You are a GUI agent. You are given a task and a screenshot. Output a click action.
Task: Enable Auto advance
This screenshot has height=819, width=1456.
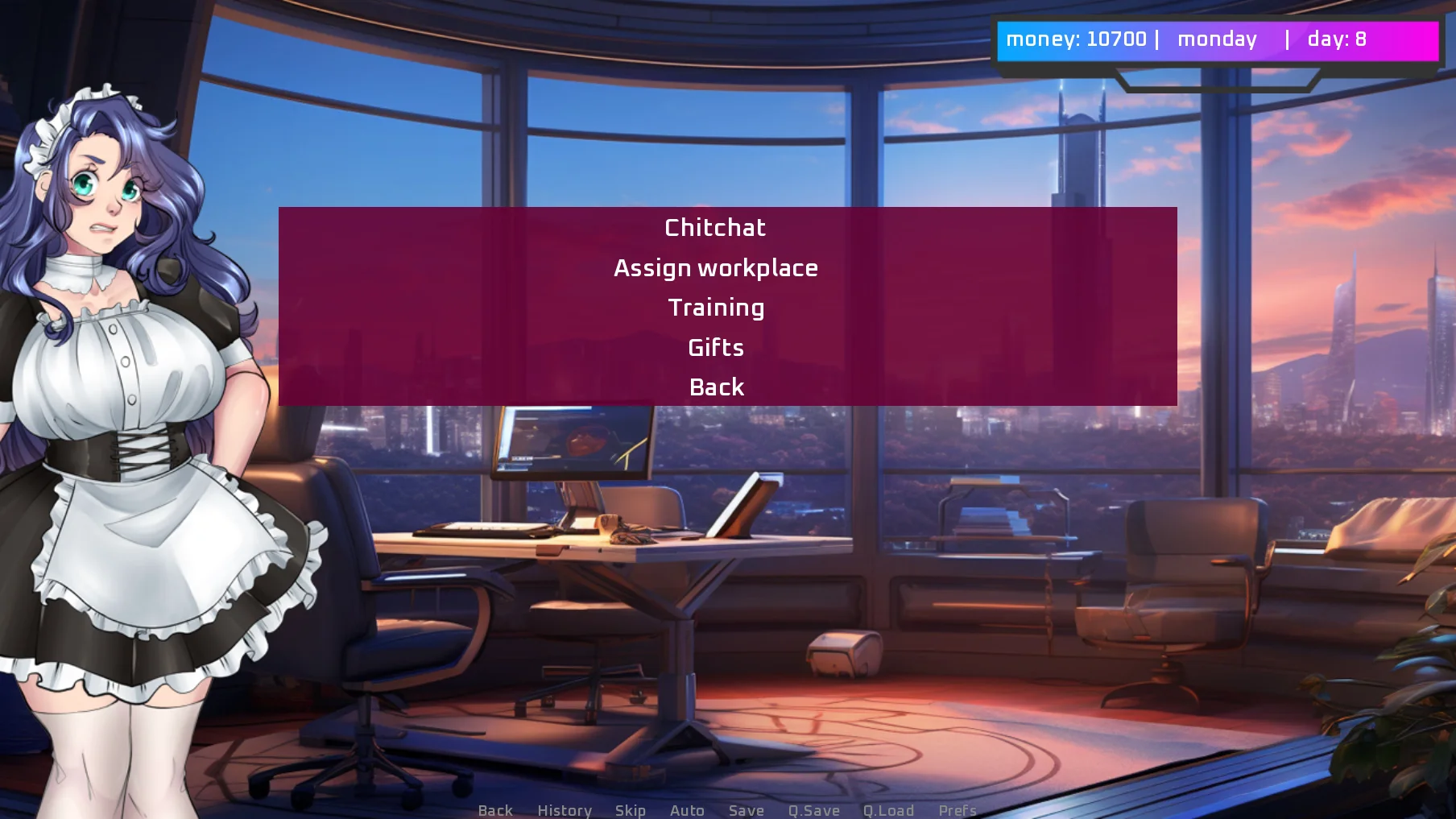pos(687,810)
